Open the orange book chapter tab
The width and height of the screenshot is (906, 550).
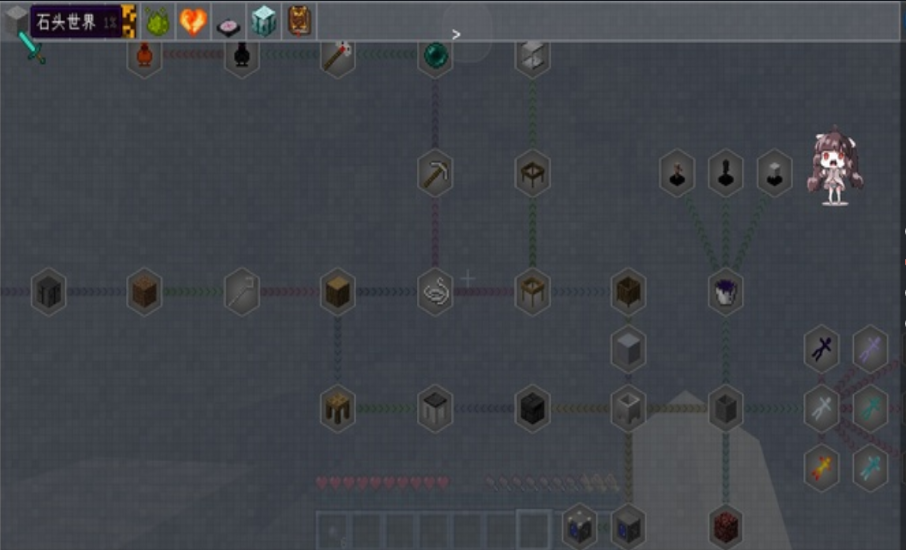pos(299,21)
